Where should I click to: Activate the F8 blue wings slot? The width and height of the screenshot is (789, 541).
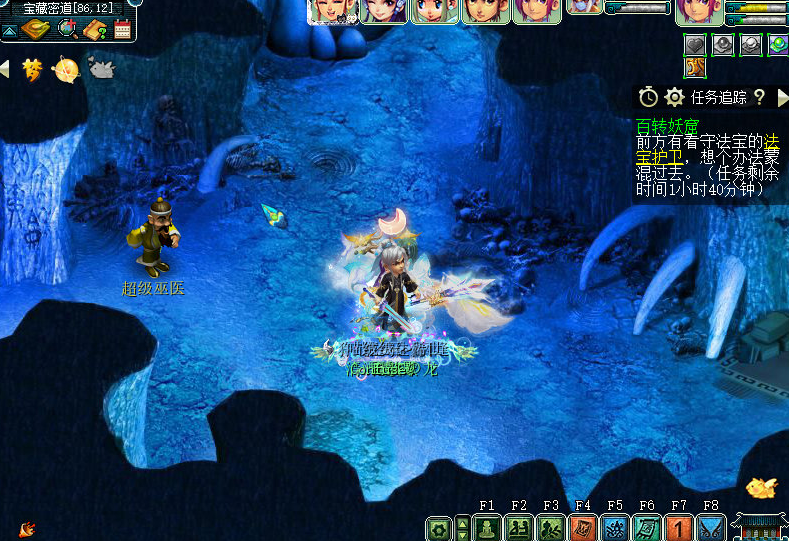[x=711, y=527]
